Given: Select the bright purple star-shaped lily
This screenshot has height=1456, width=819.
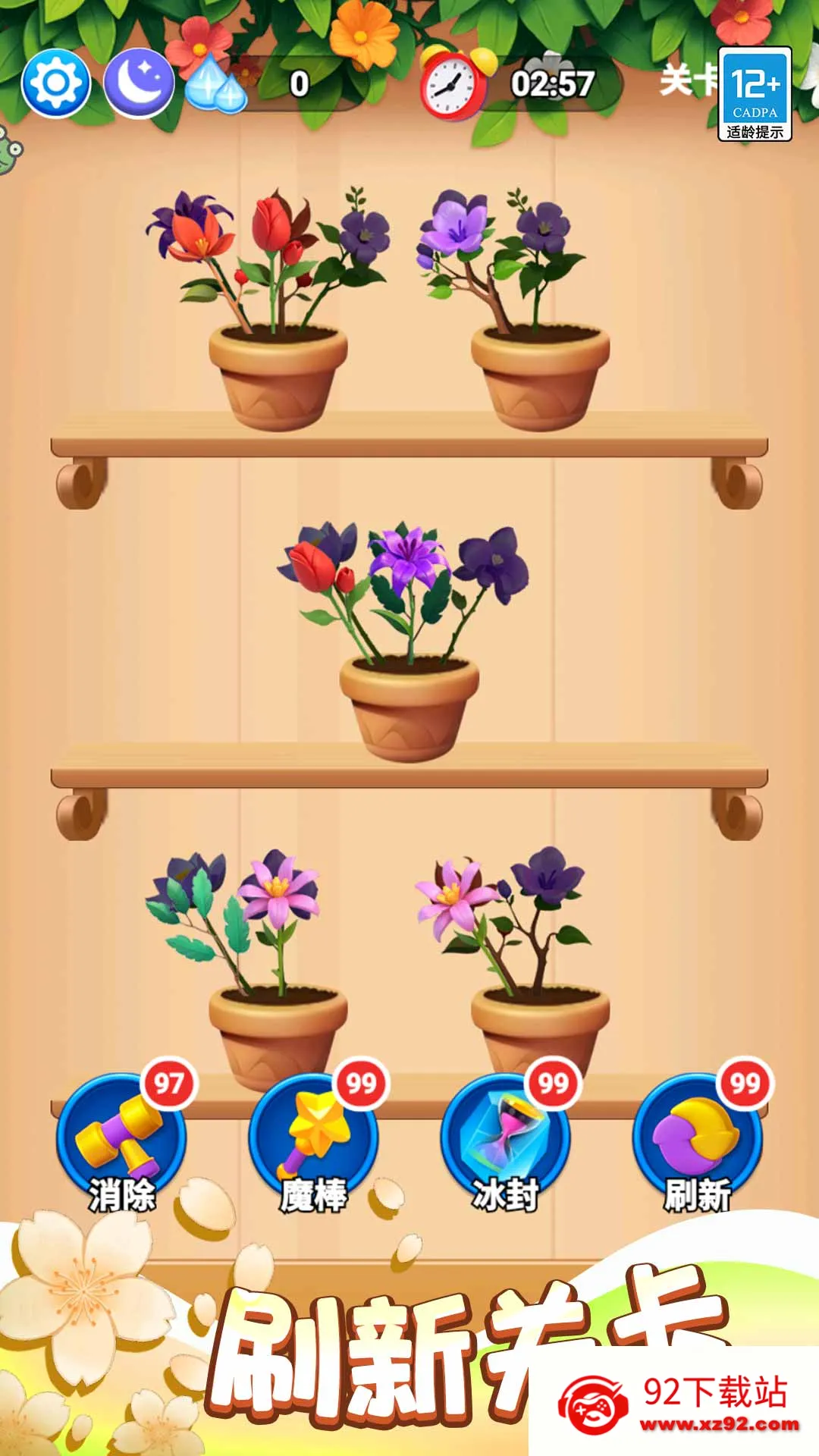Looking at the screenshot, I should [407, 556].
